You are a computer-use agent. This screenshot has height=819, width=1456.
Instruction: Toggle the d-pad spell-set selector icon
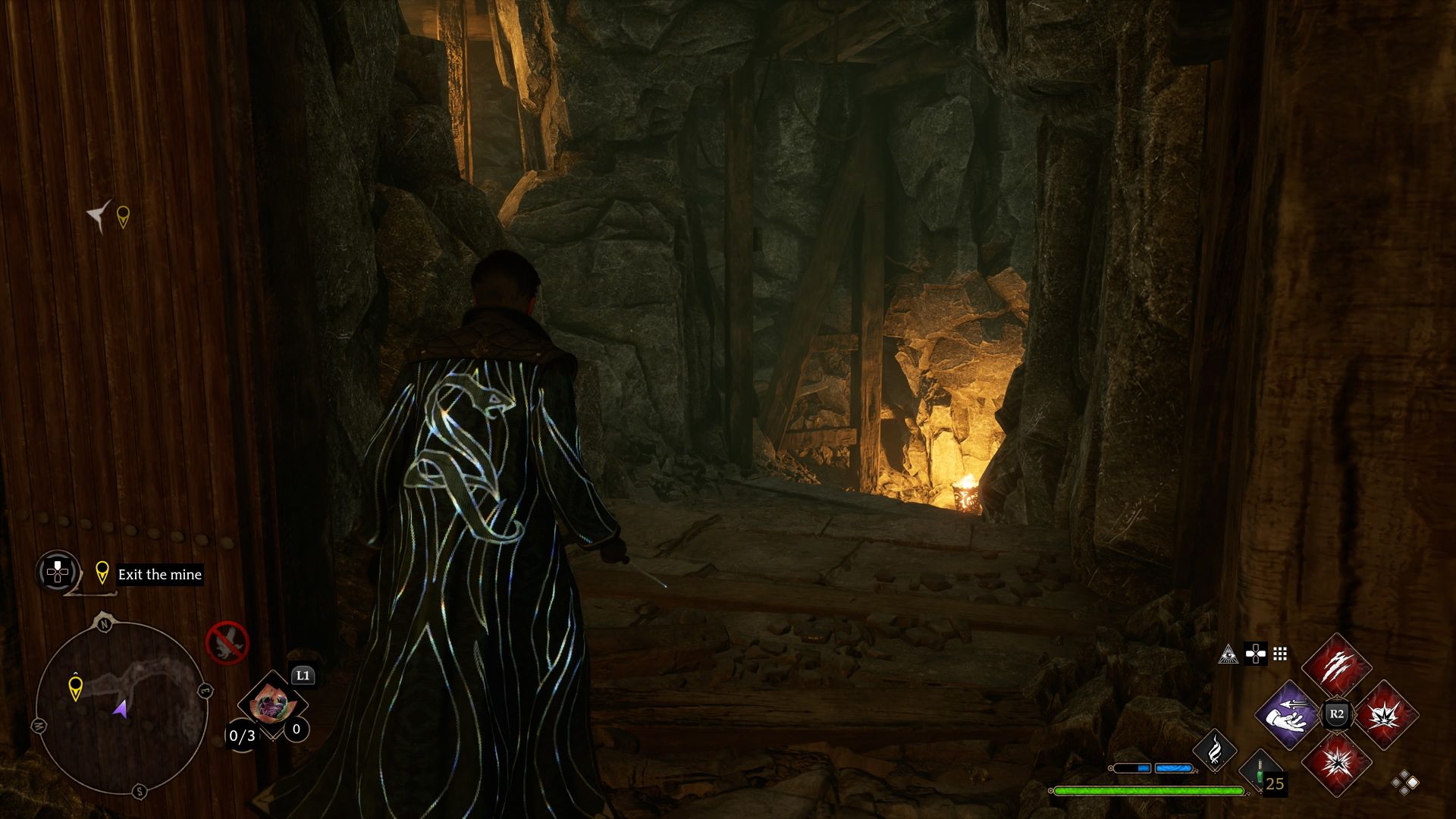(x=1256, y=655)
